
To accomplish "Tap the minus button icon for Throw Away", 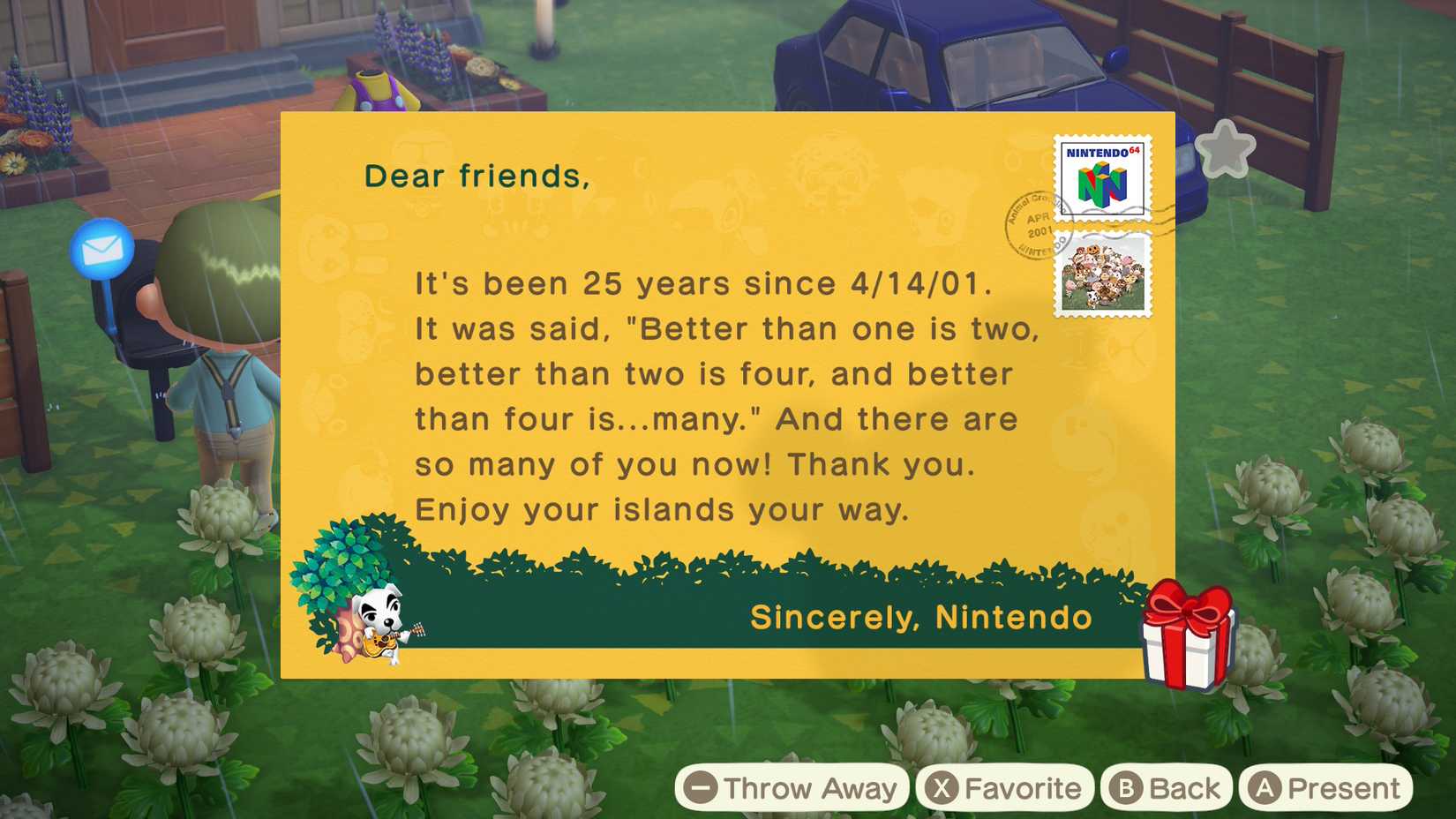I will (x=700, y=788).
